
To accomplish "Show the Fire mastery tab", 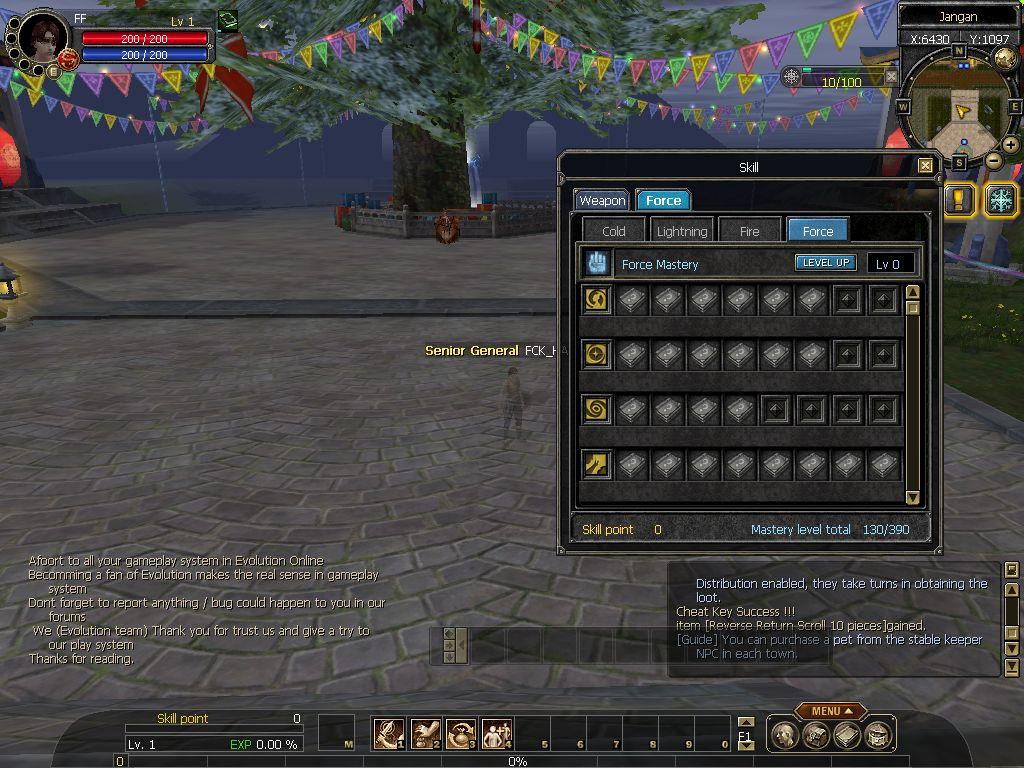I will point(749,231).
